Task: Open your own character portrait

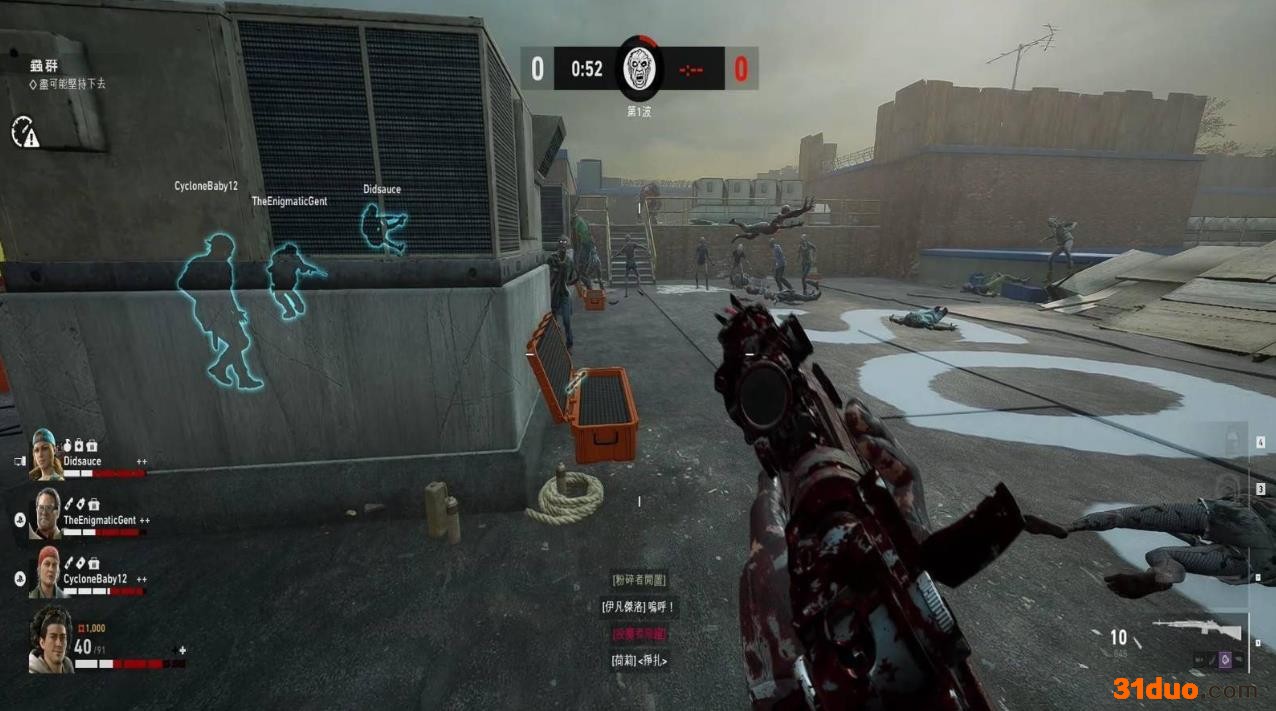Action: click(x=50, y=640)
